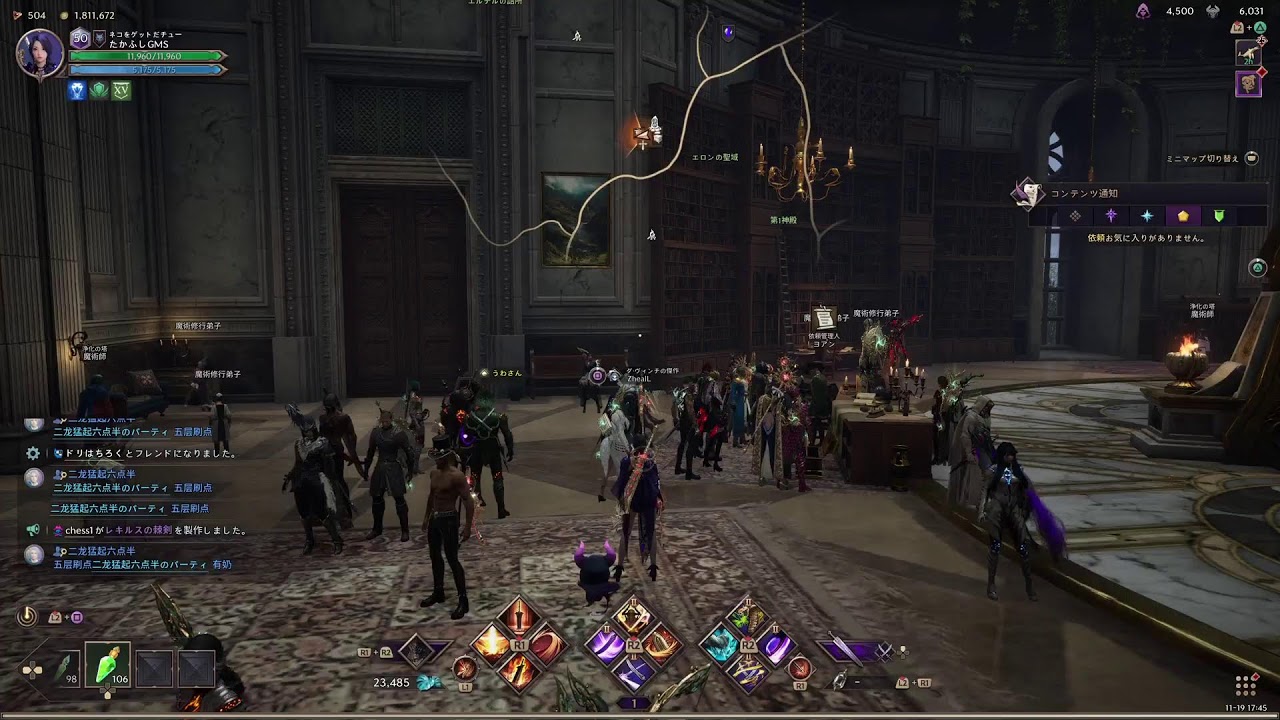
Task: Click the player character portrait
Action: (x=40, y=53)
